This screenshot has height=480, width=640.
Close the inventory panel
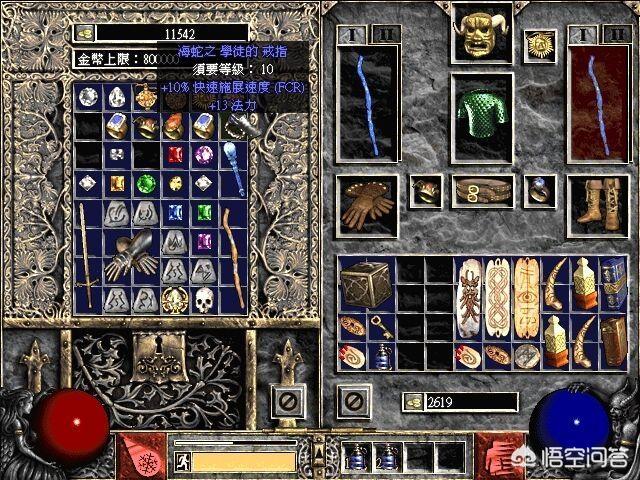[x=352, y=403]
